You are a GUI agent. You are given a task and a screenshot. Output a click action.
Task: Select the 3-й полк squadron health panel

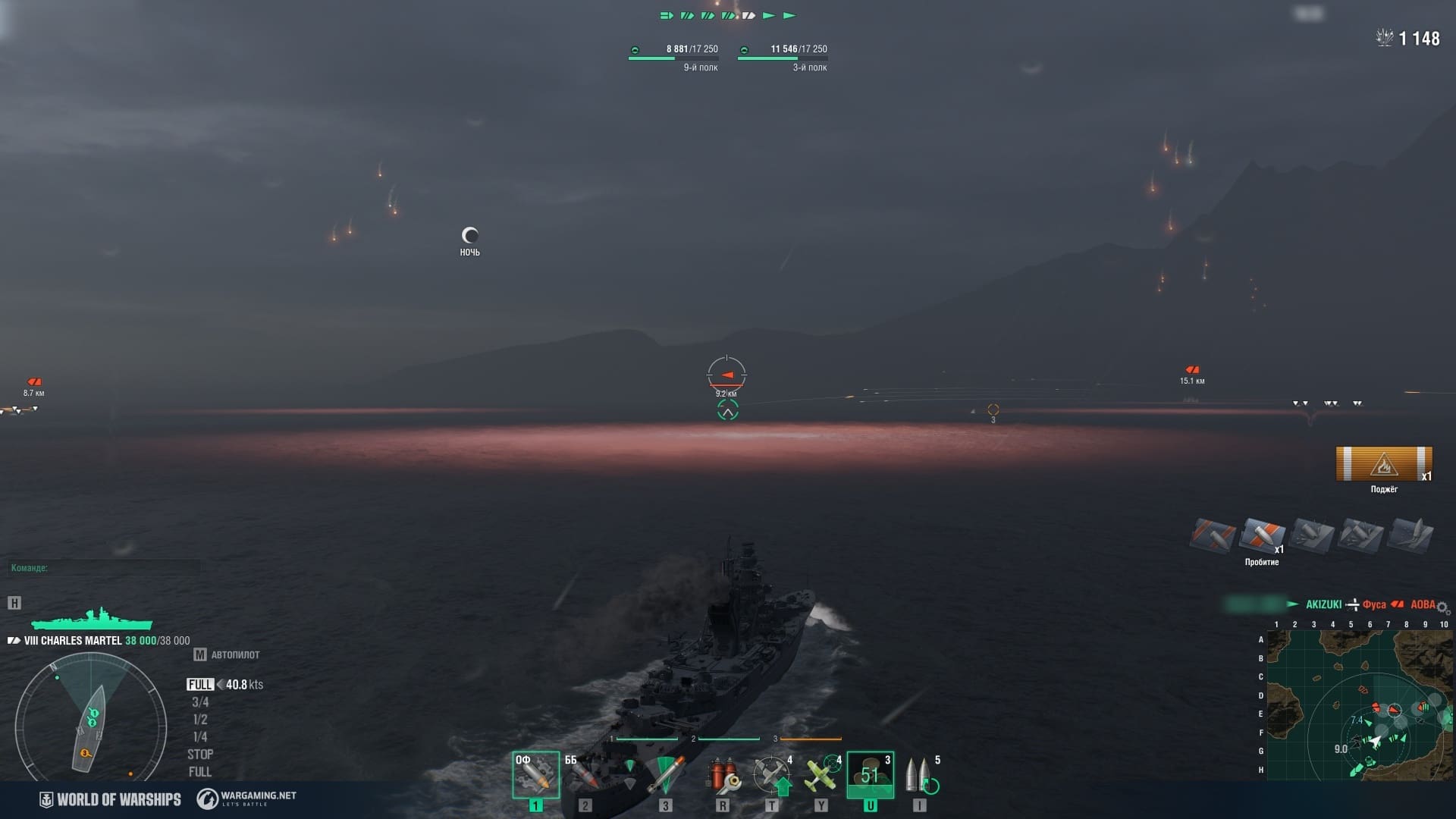coord(783,58)
